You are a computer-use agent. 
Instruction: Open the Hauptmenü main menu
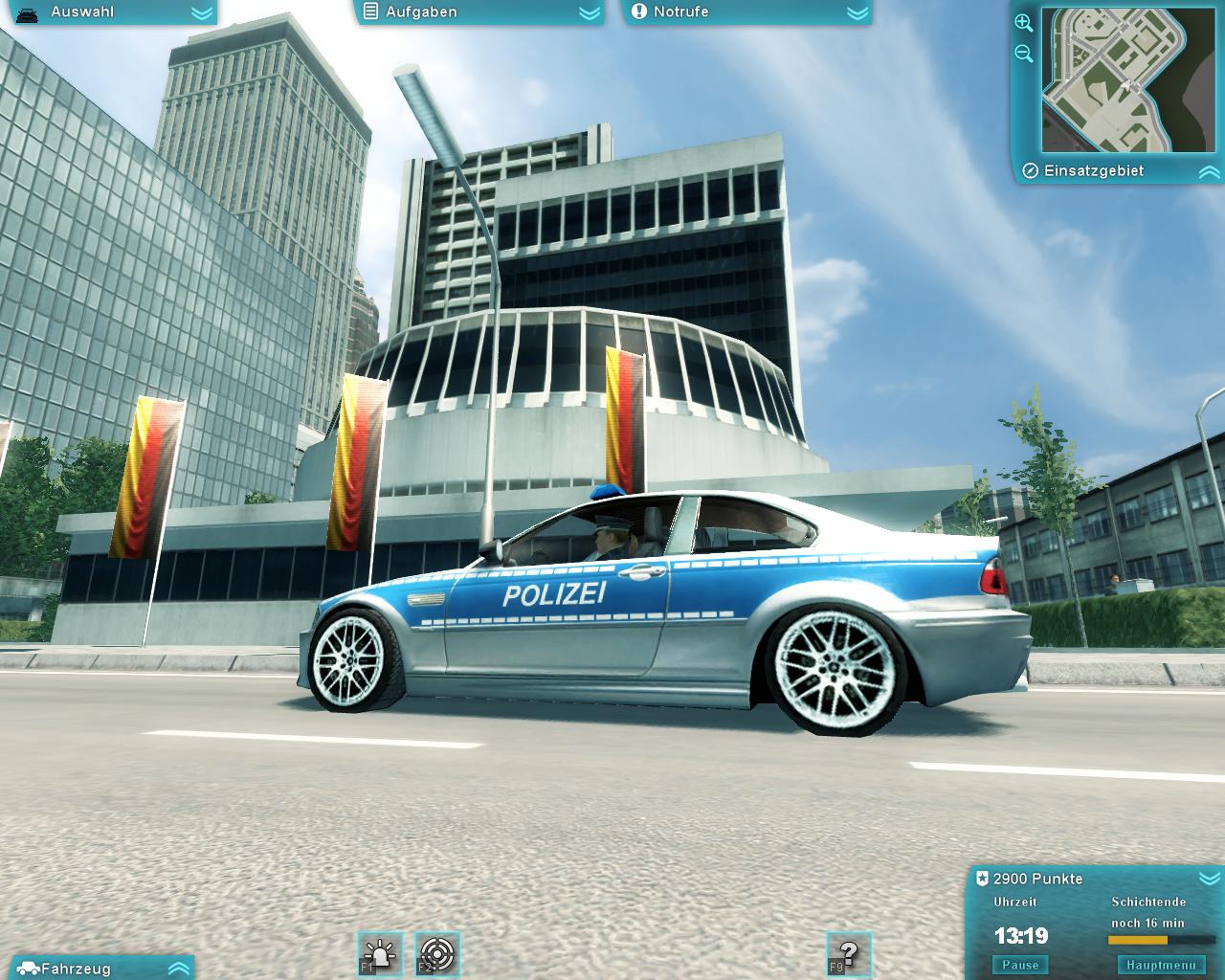tap(1162, 965)
